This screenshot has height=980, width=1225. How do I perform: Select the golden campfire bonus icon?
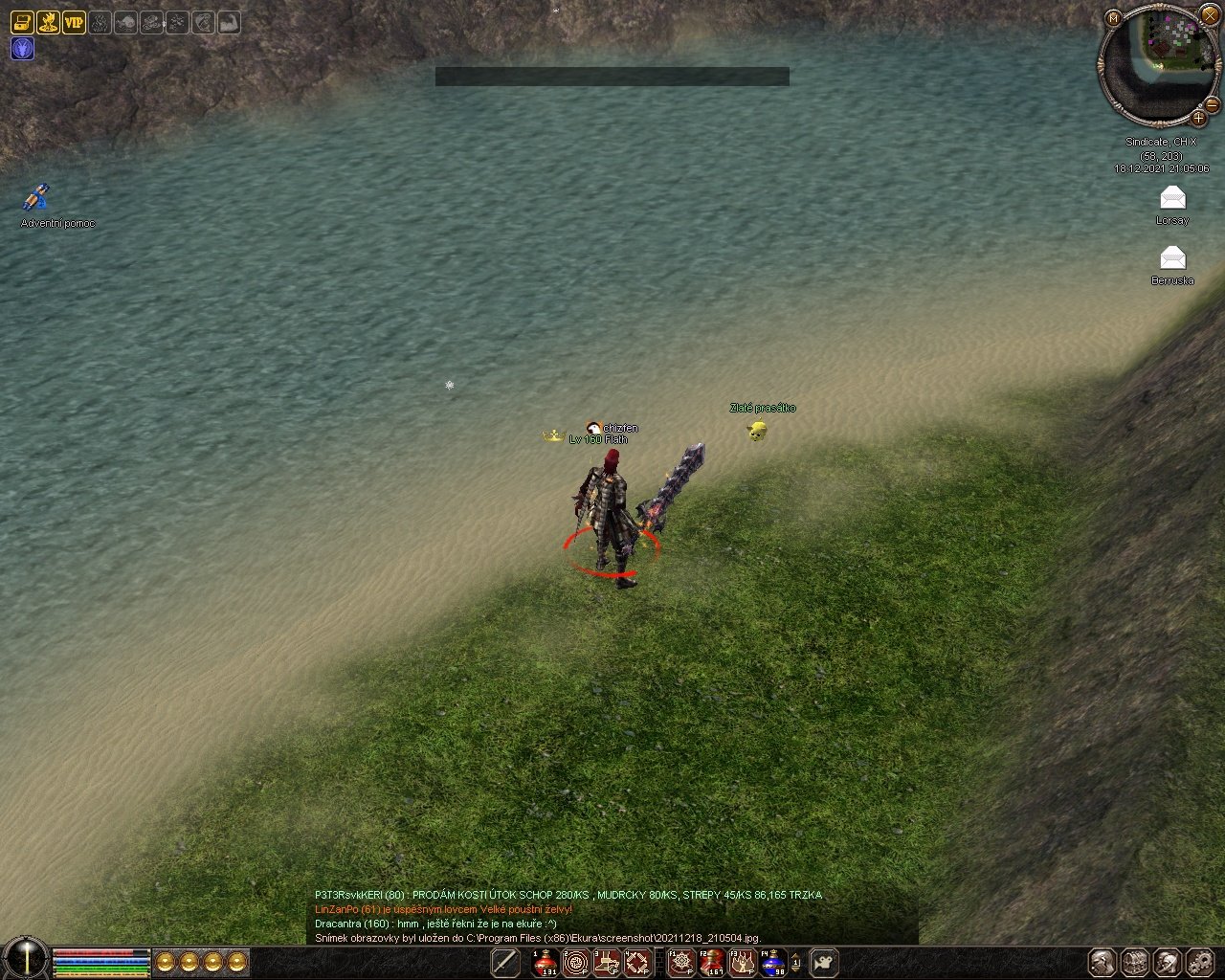coord(48,22)
